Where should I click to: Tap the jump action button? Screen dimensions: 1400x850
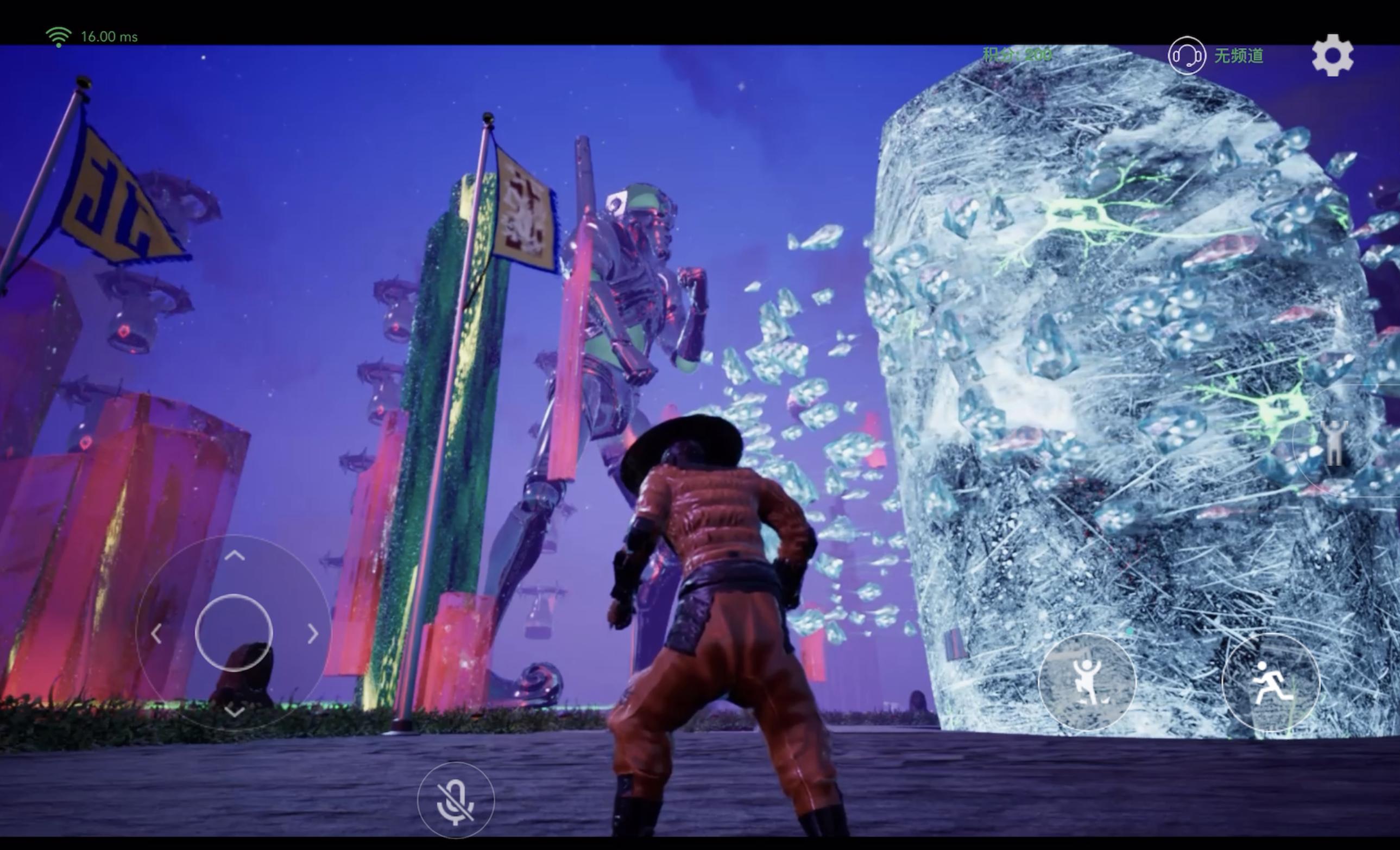(x=1086, y=681)
